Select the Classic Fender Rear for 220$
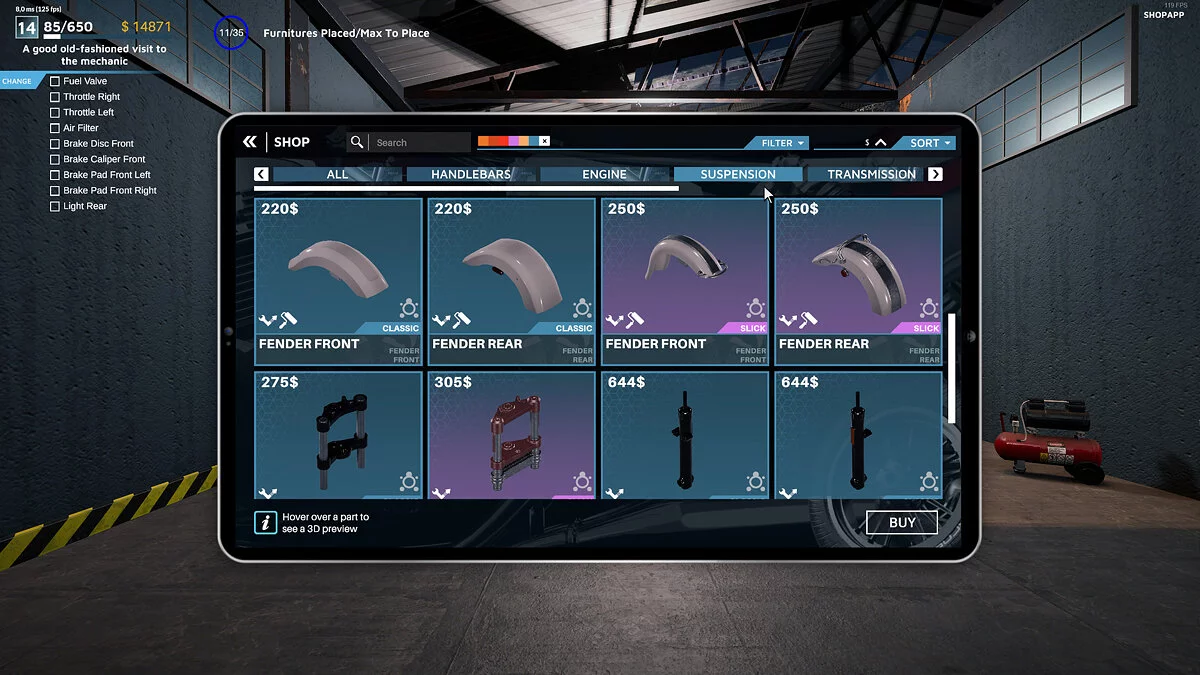The width and height of the screenshot is (1200, 675). coord(511,281)
